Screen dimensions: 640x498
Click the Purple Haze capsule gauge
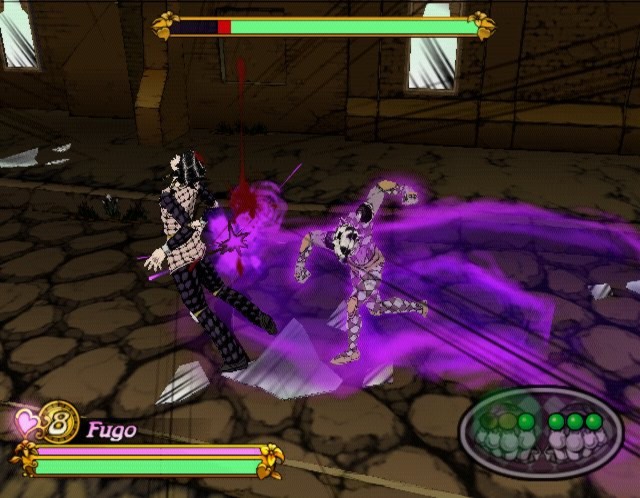[x=540, y=432]
